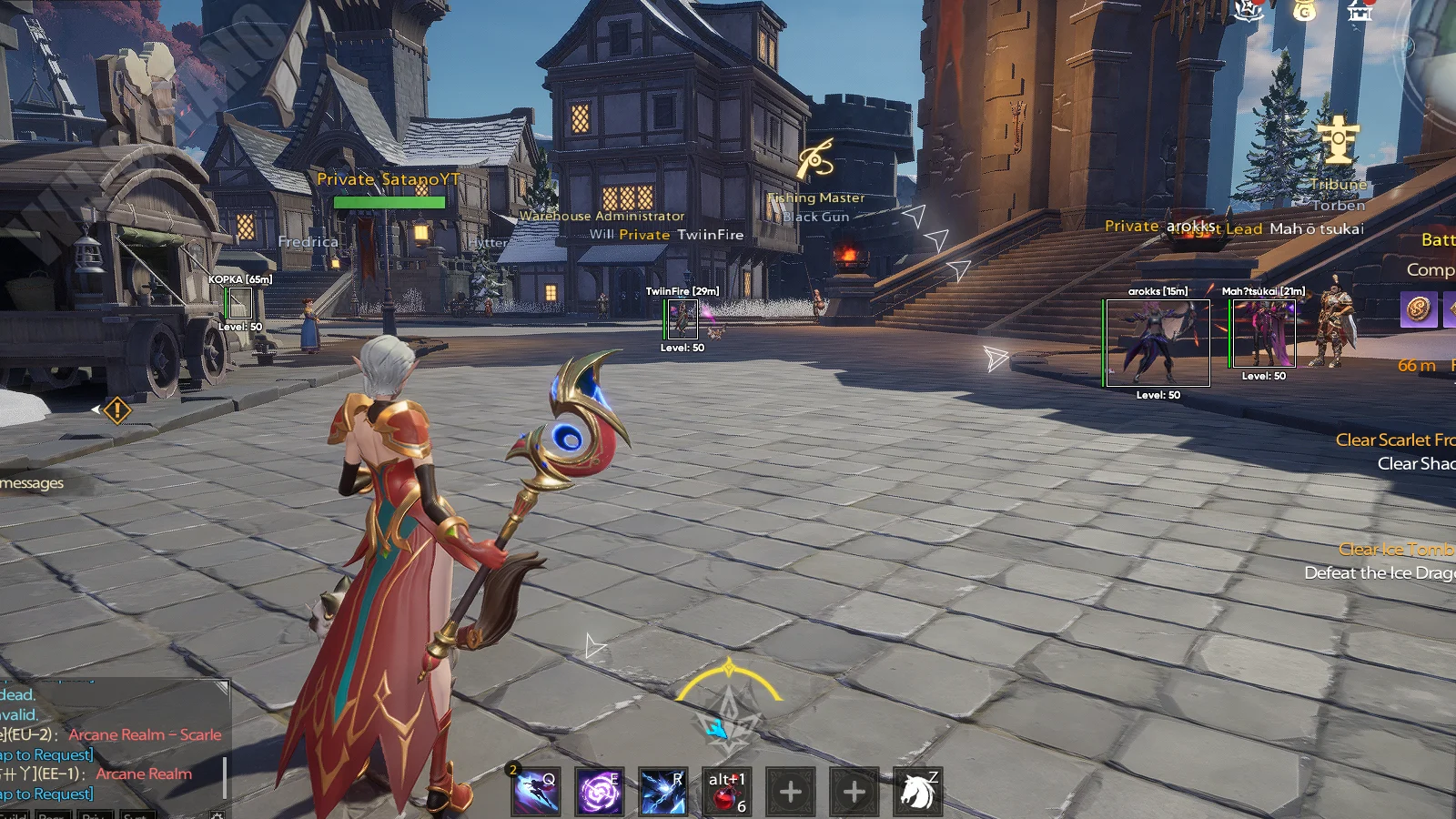Viewport: 1456px width, 819px height.
Task: Open the Arcane Realm chat link from EU-2
Action: coord(145,734)
